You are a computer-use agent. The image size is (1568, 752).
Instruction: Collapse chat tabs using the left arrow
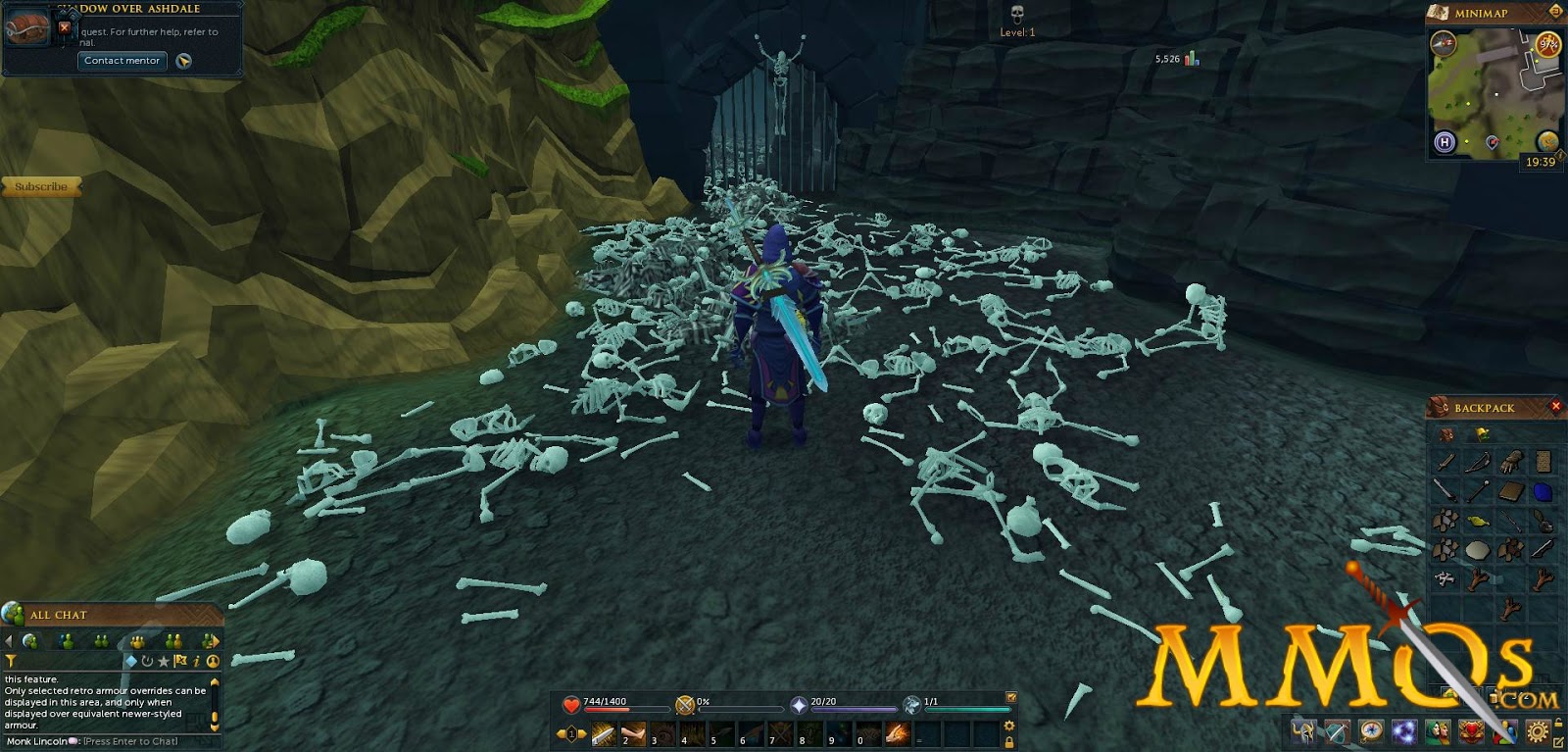pos(9,640)
